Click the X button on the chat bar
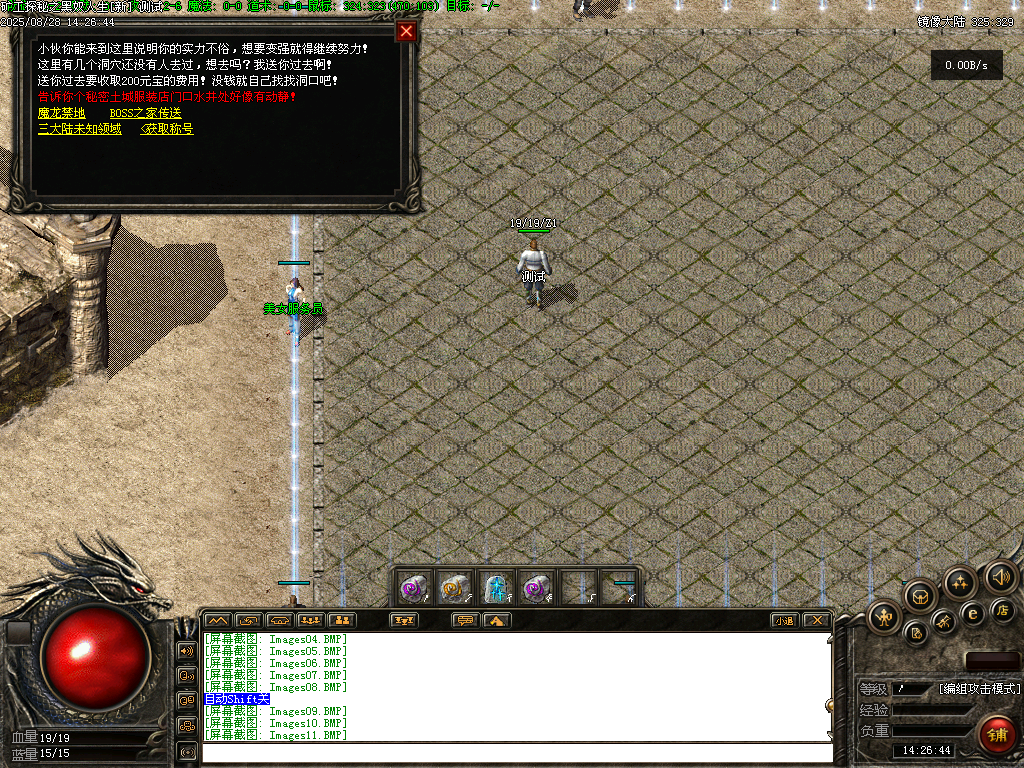 click(817, 620)
